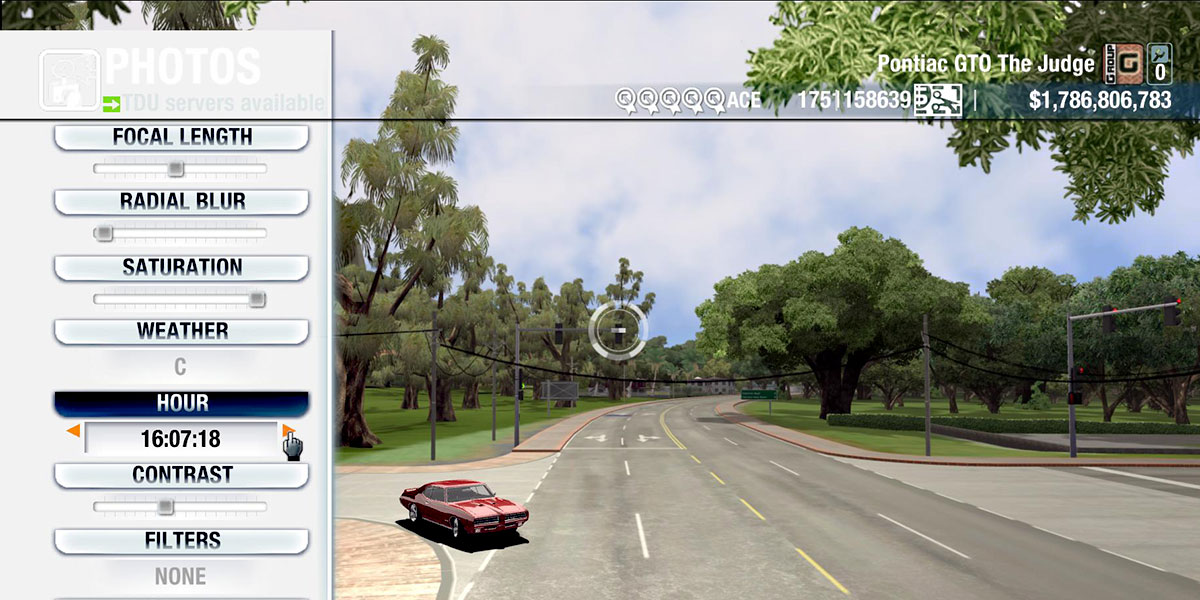Open the Weather setting
Screen dimensions: 1200x600
[181, 331]
